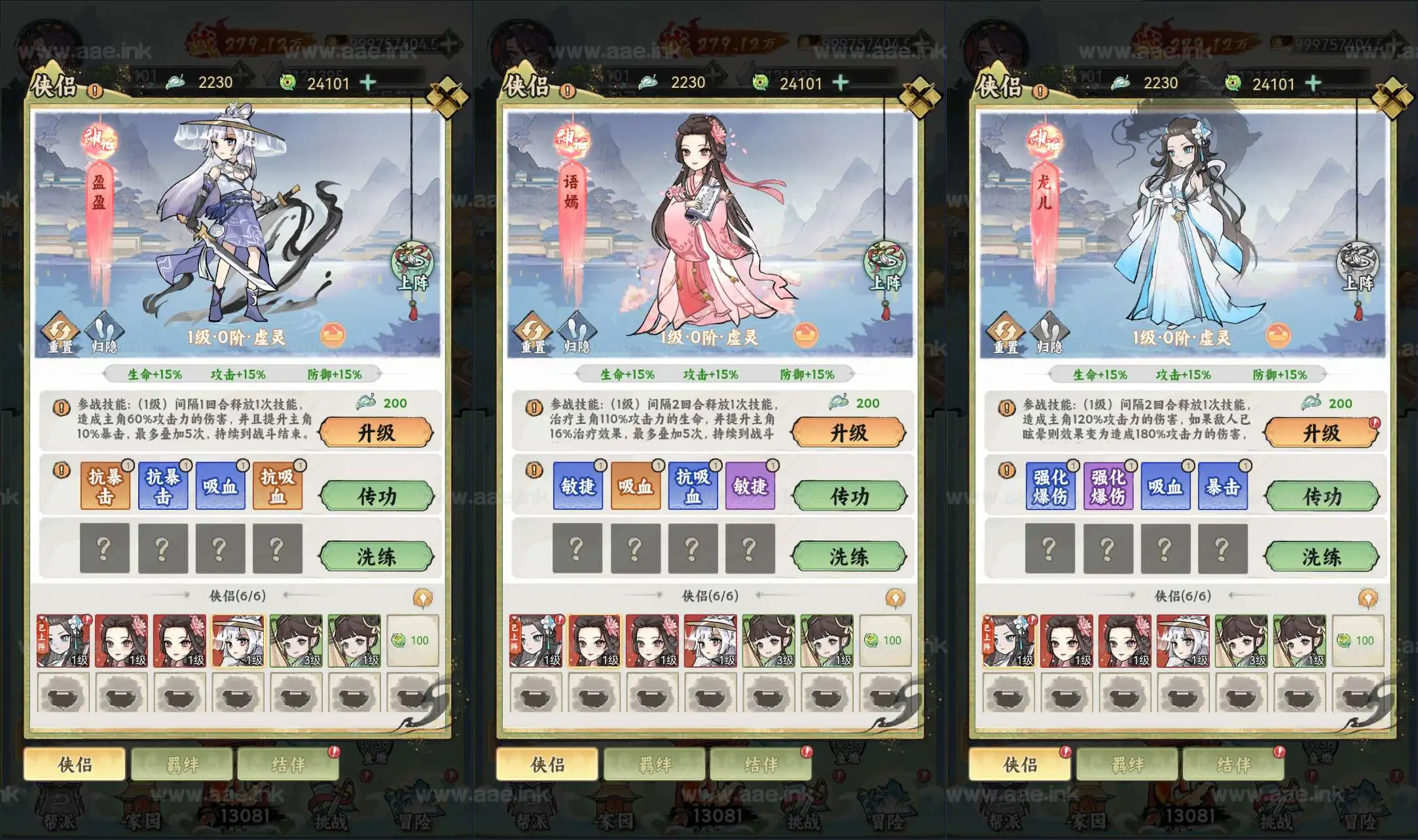
Task: Select the orange 吸血 skill tile
Action: (x=635, y=486)
